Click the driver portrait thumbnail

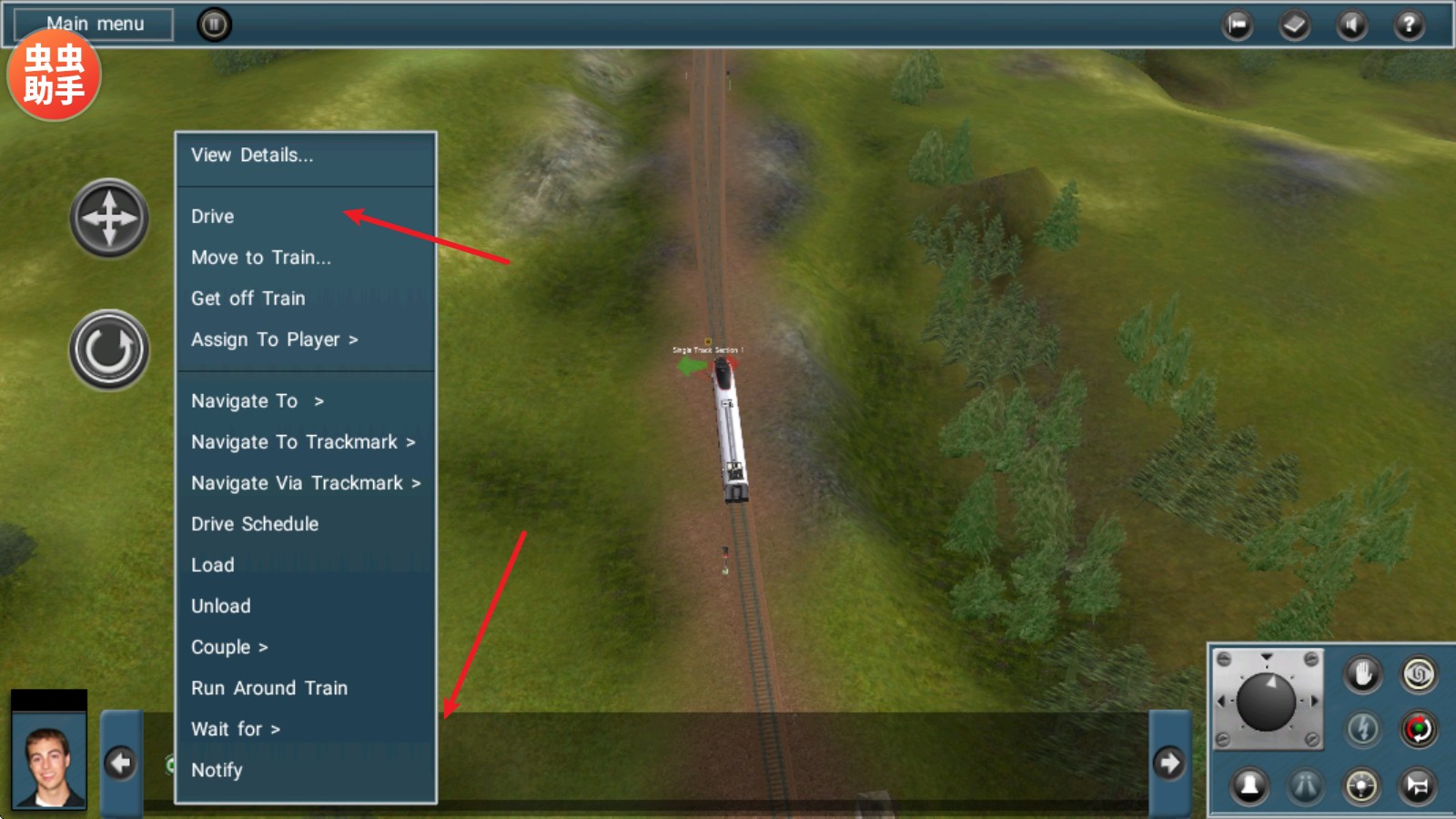pyautogui.click(x=49, y=763)
